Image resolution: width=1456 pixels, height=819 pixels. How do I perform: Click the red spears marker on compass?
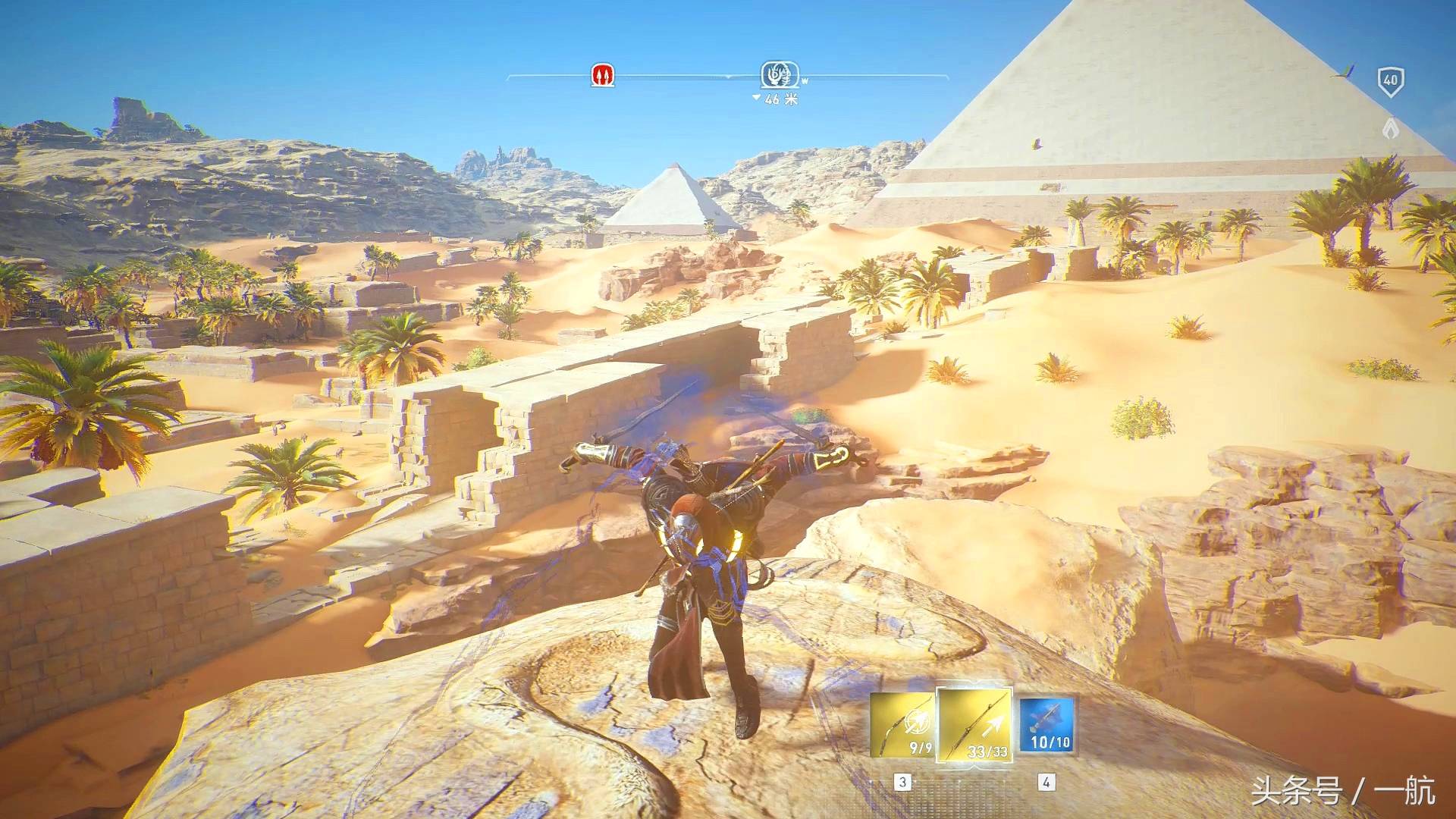[603, 75]
